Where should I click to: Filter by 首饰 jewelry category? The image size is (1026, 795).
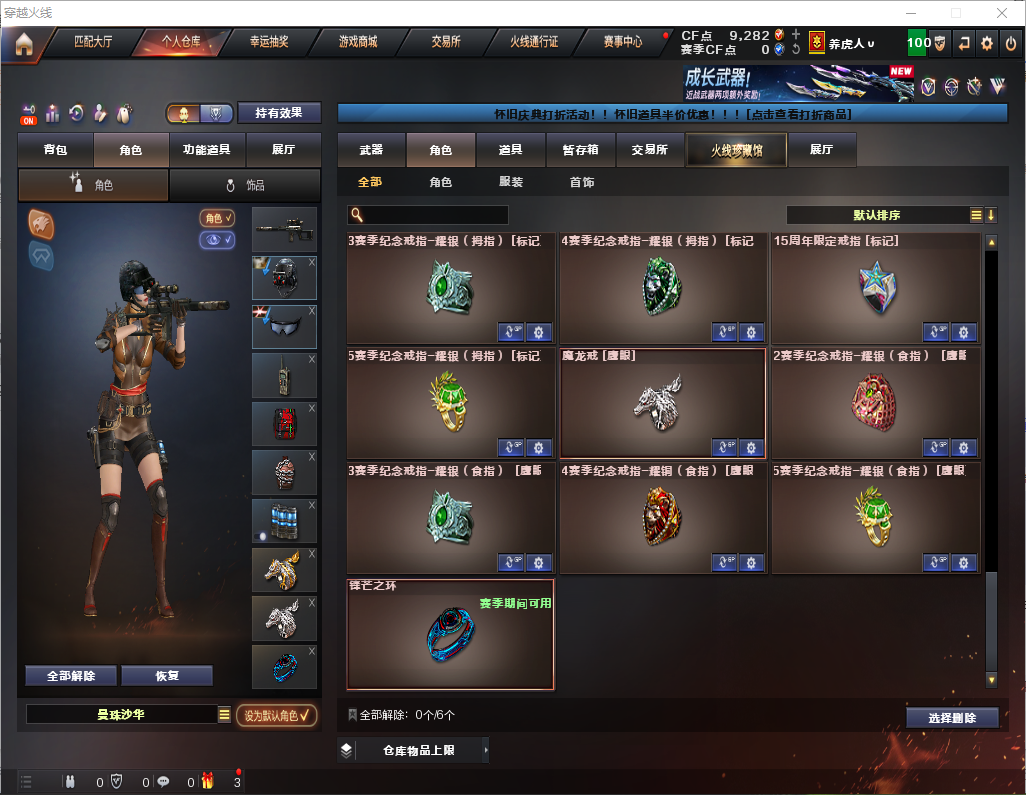[582, 183]
